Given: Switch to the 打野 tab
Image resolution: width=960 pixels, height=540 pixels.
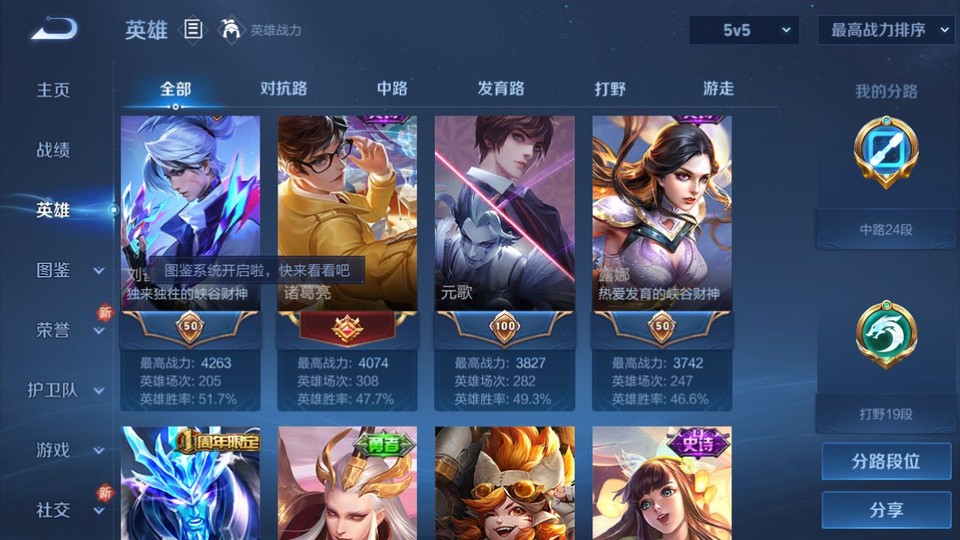Looking at the screenshot, I should point(610,89).
